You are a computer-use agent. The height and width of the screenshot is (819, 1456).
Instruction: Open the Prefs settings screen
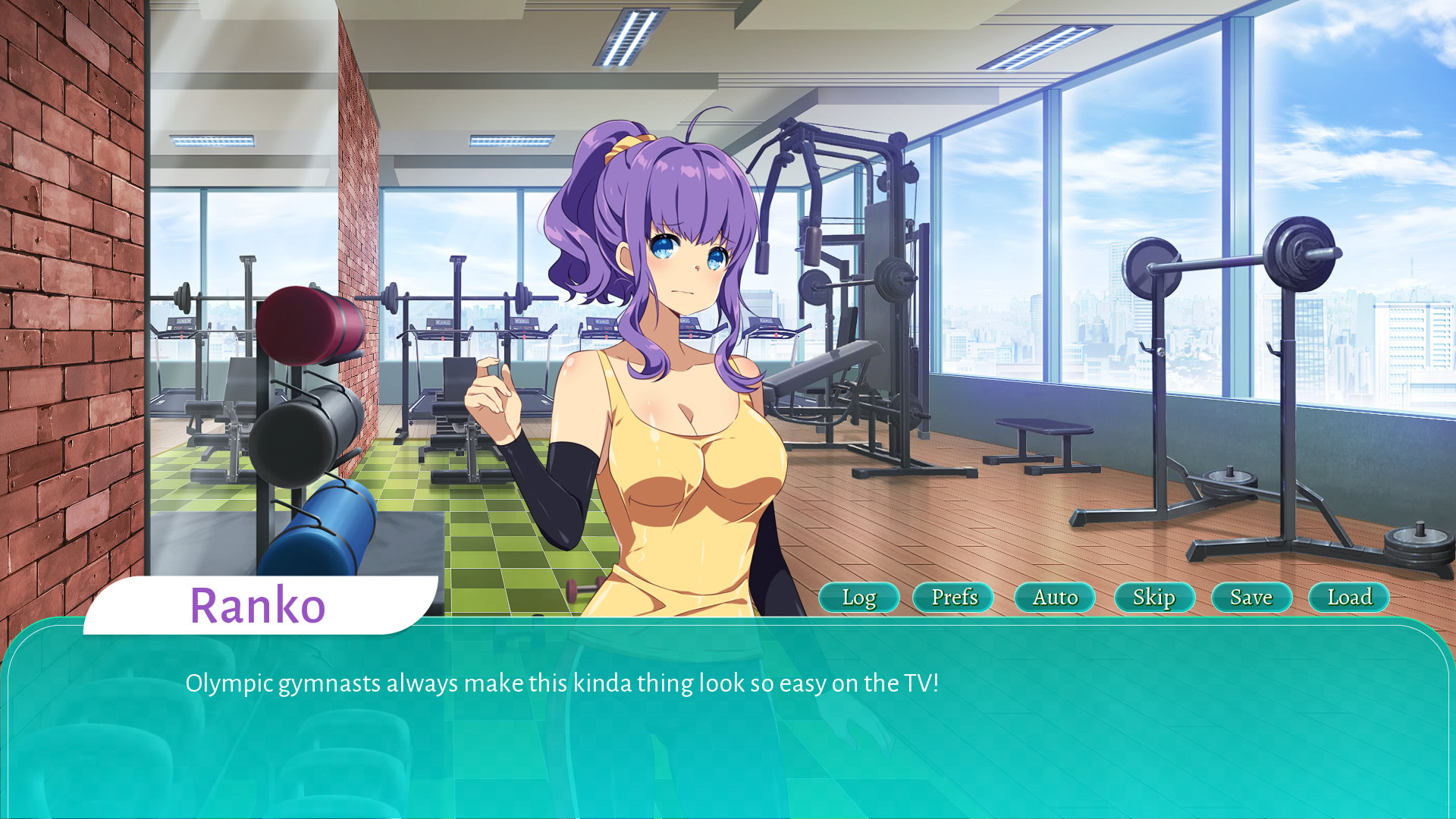(953, 598)
